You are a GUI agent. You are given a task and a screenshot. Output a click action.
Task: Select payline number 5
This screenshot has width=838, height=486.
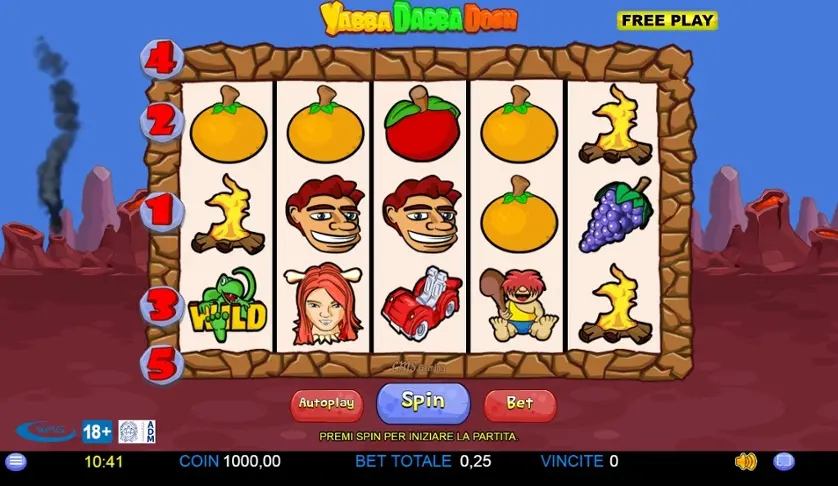click(162, 363)
